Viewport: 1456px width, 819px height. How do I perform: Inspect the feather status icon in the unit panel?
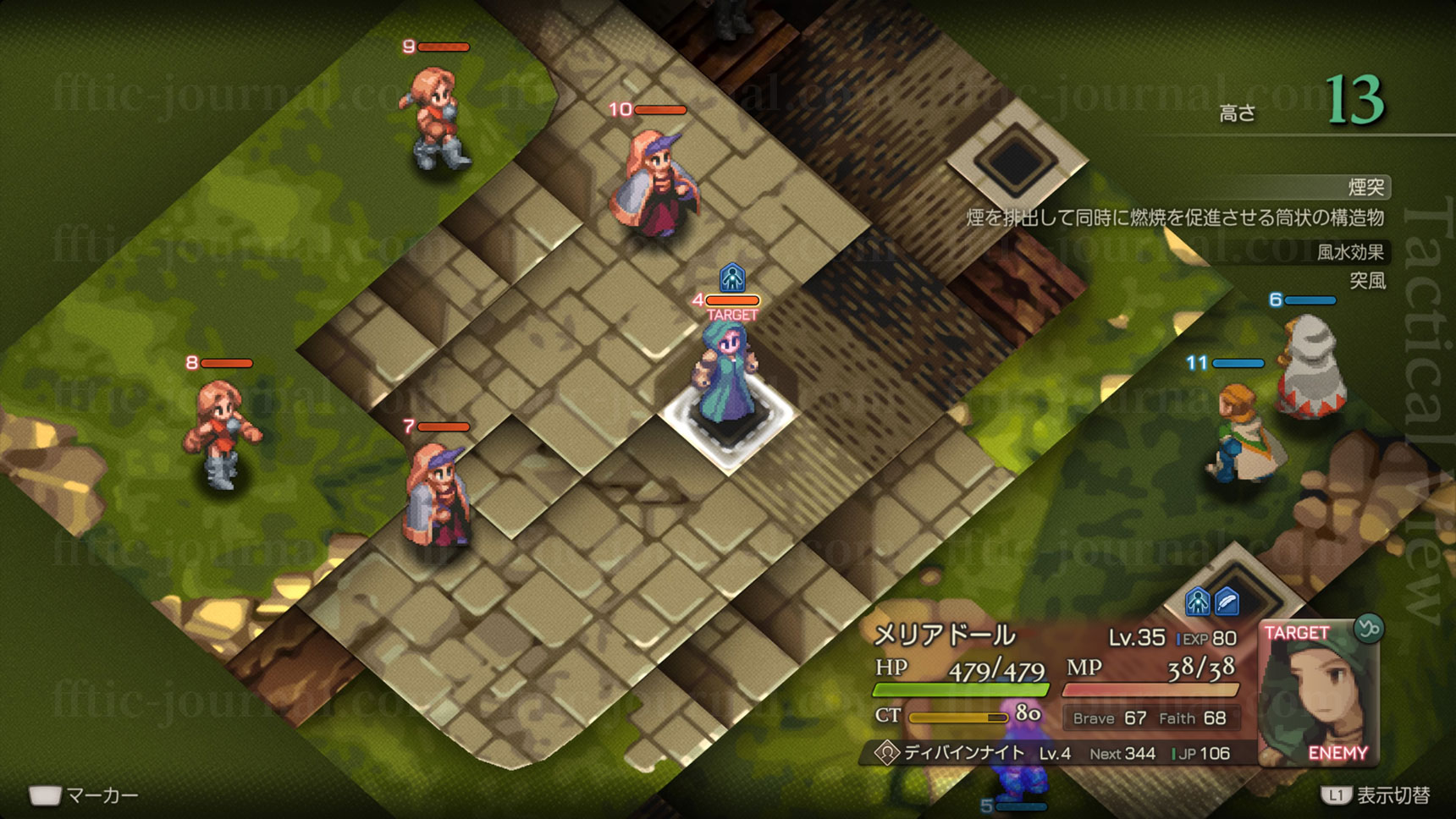click(1227, 602)
